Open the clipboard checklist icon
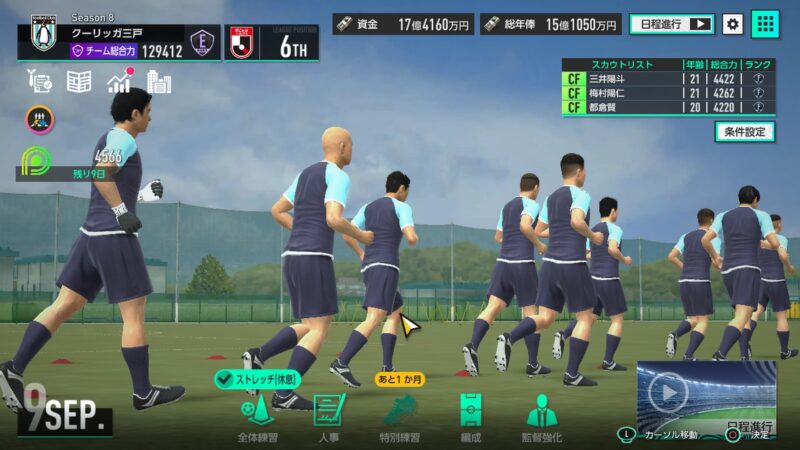 (40, 82)
